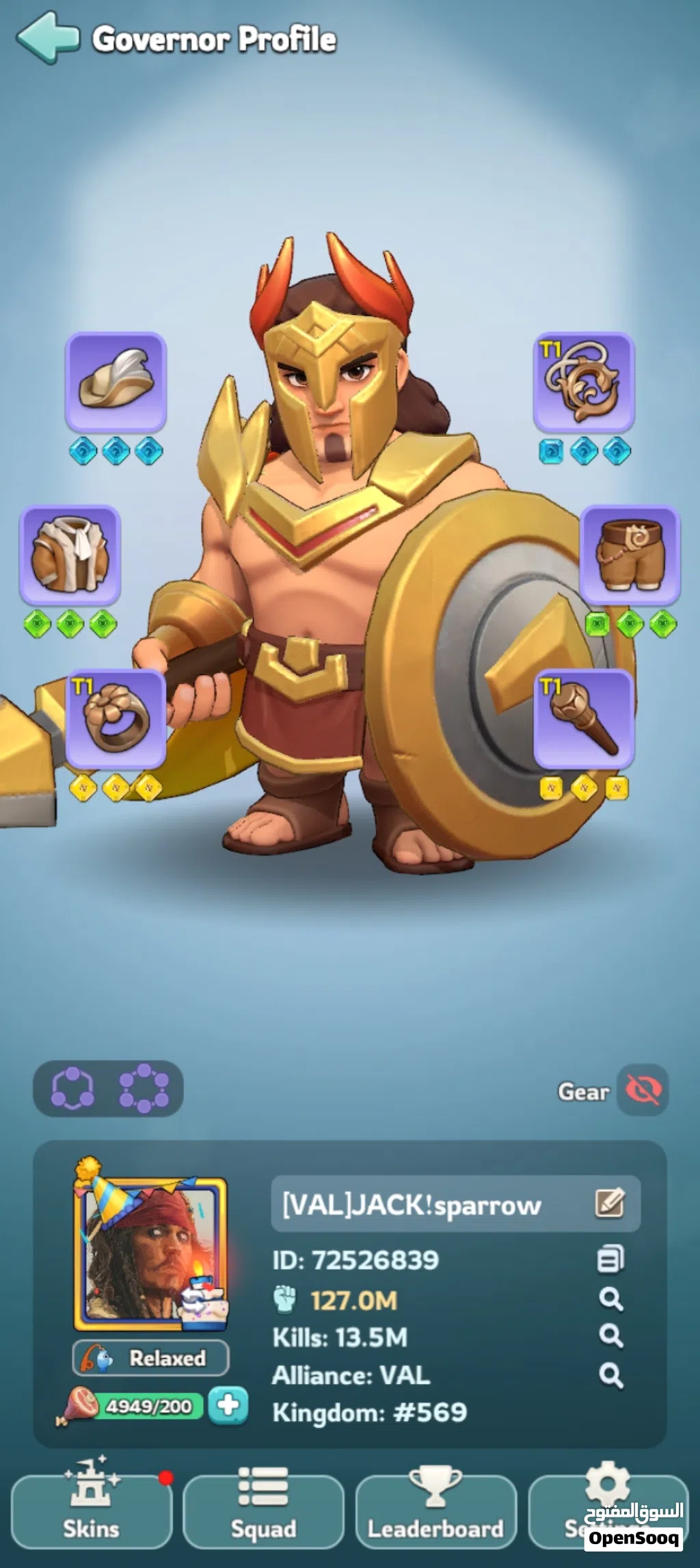This screenshot has width=700, height=1568.
Task: Inspect the T1 ring equipment slot
Action: coord(116,718)
